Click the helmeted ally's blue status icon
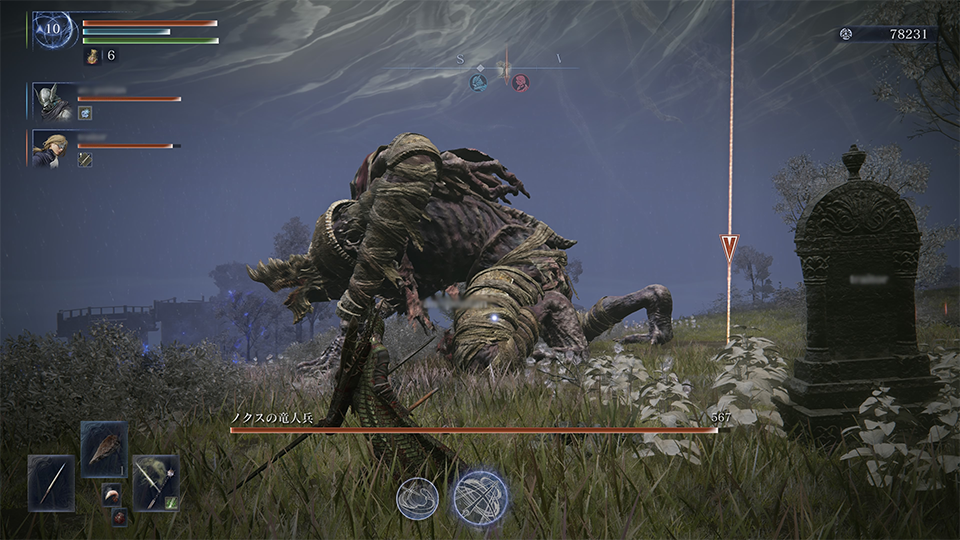The height and width of the screenshot is (540, 960). pyautogui.click(x=85, y=113)
